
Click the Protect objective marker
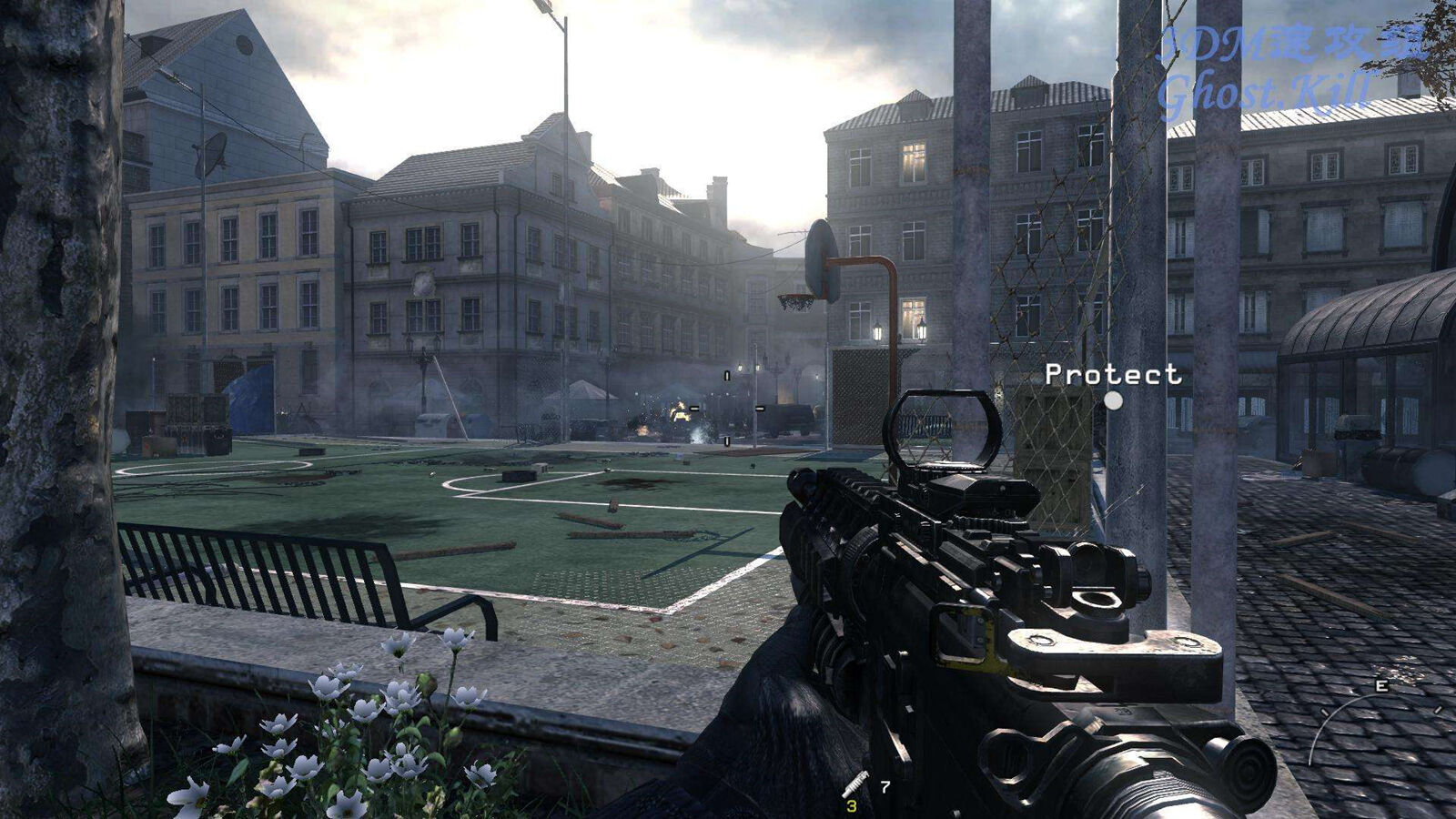[x=1113, y=399]
